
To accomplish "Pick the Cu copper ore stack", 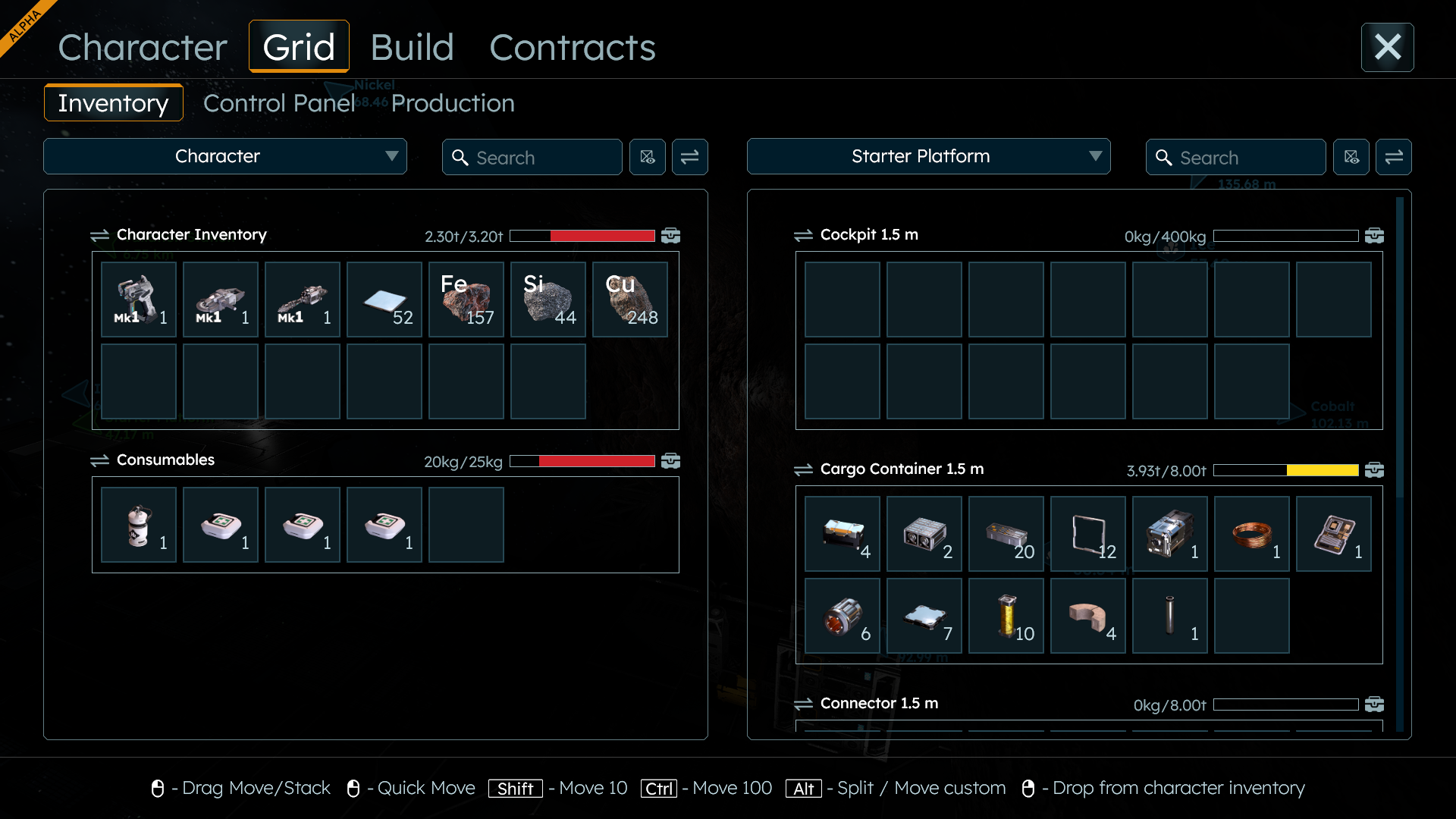I will pos(630,300).
